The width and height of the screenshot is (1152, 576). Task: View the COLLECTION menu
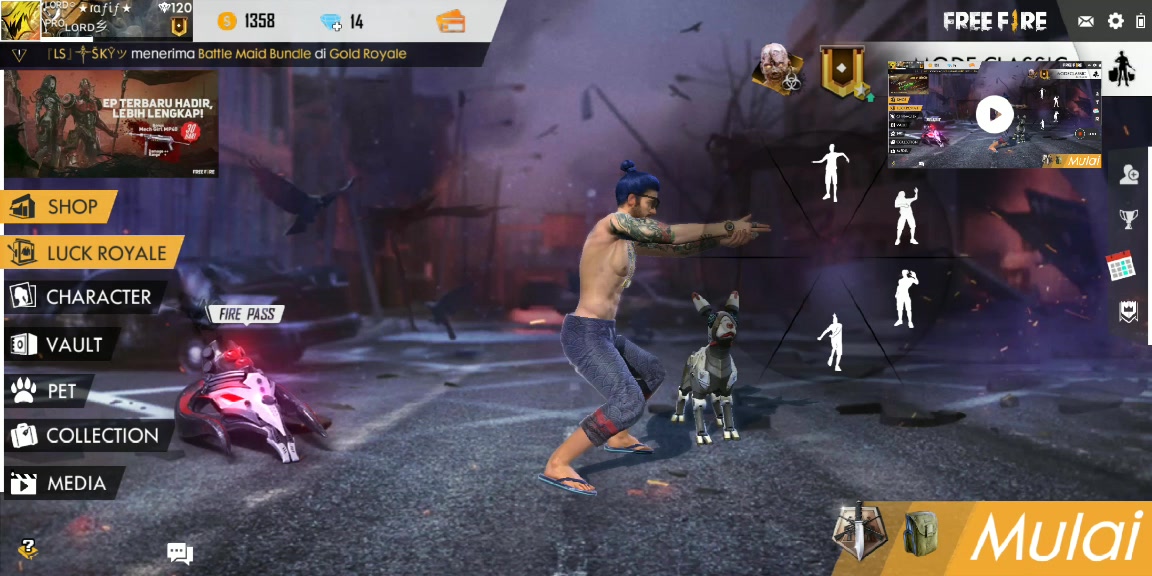coord(88,436)
